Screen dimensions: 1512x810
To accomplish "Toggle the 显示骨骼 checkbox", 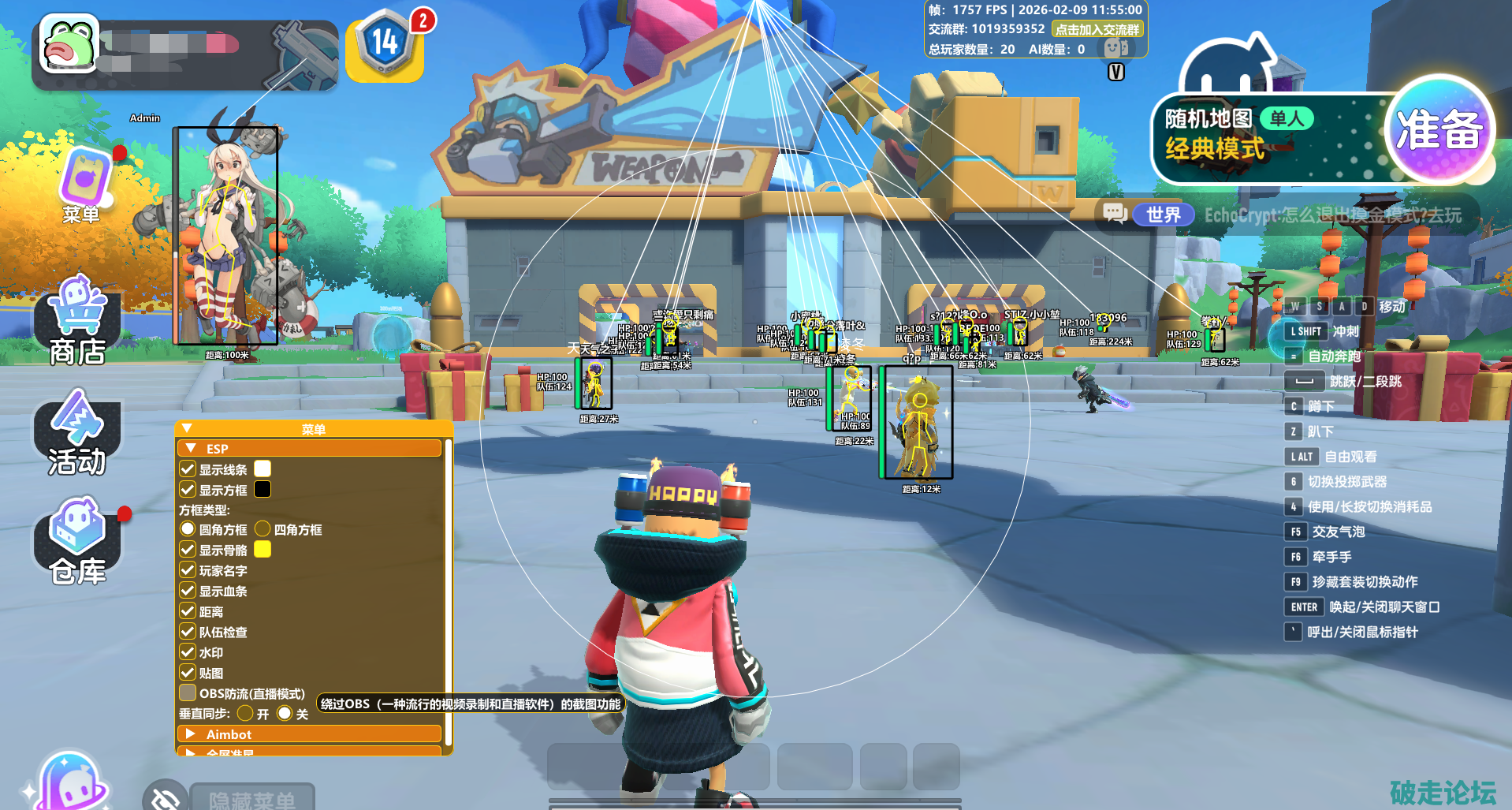I will [188, 550].
